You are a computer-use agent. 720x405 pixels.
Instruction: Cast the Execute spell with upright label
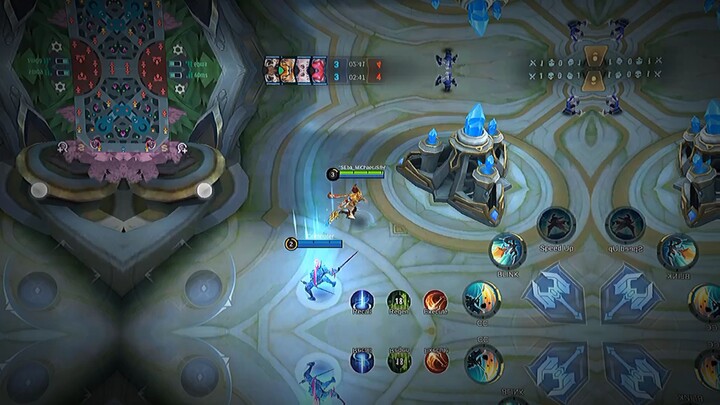435,301
